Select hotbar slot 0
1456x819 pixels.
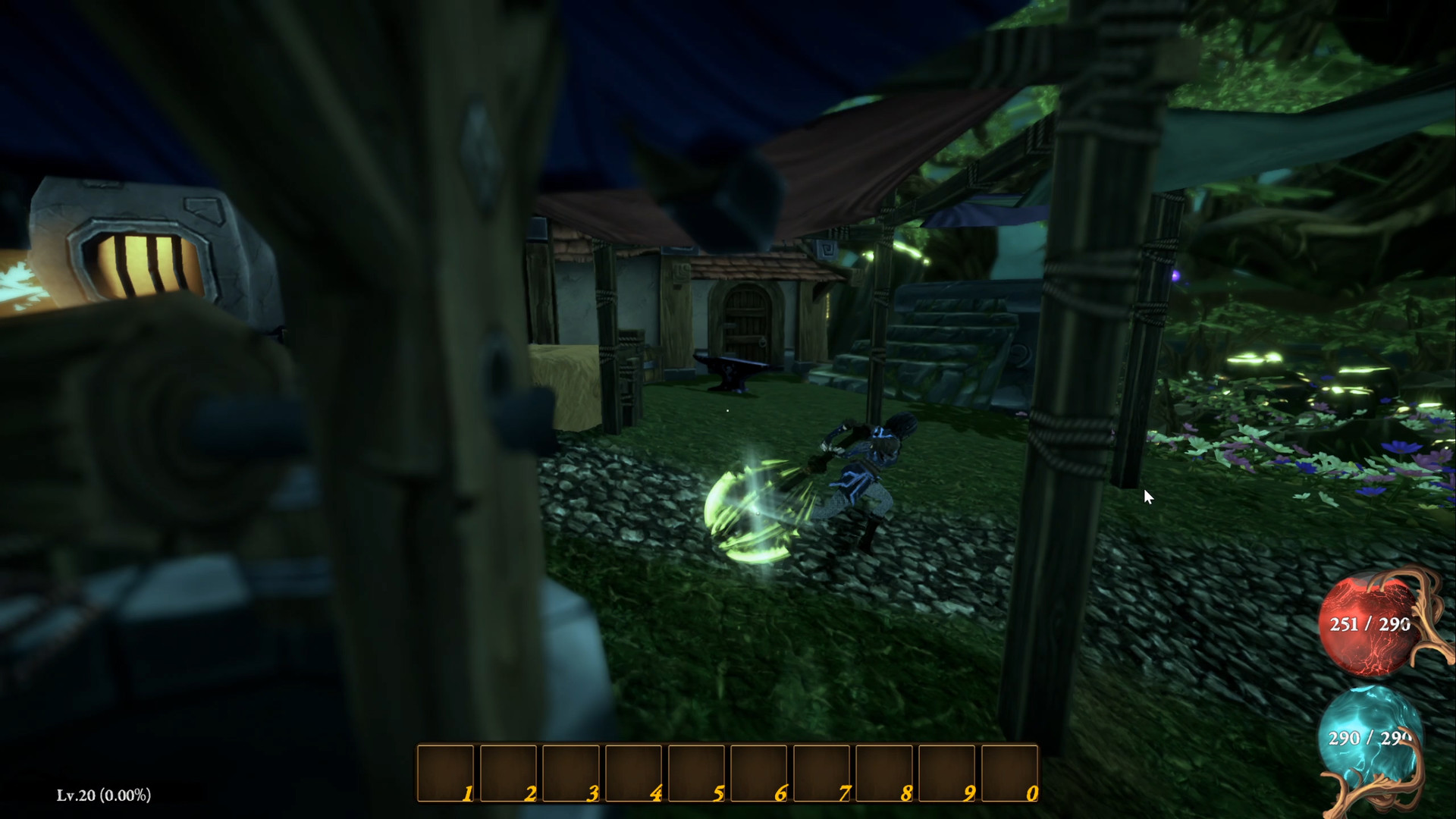click(x=1009, y=773)
